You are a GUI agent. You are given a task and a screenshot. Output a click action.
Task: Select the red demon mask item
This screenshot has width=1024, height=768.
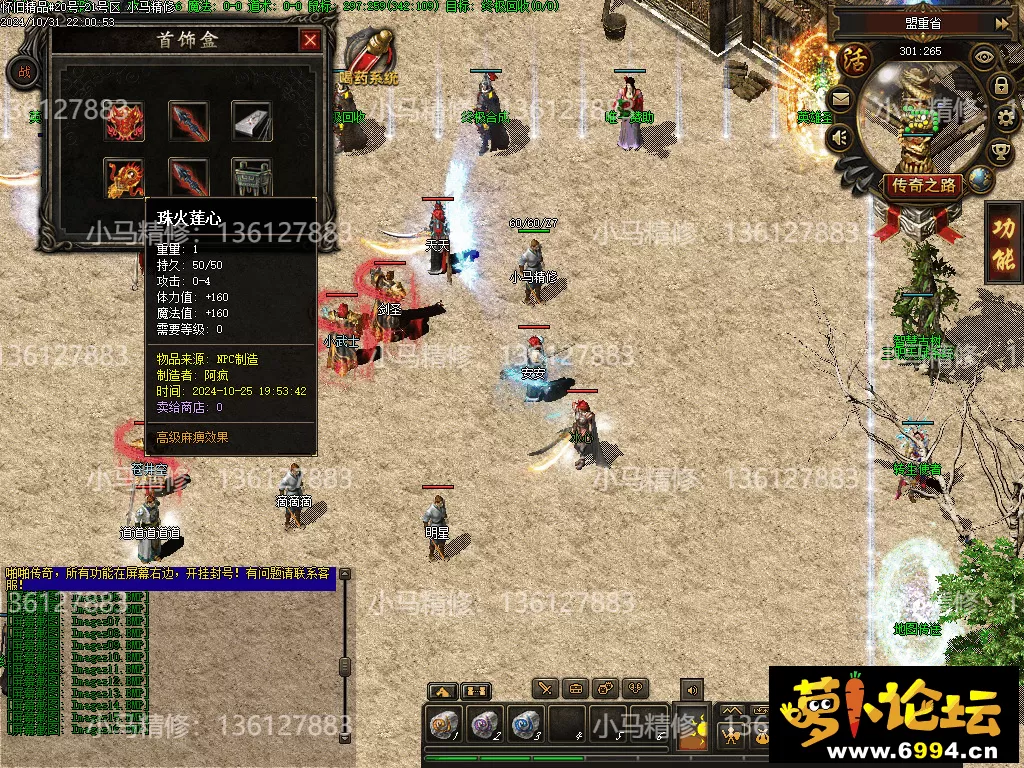[x=125, y=121]
